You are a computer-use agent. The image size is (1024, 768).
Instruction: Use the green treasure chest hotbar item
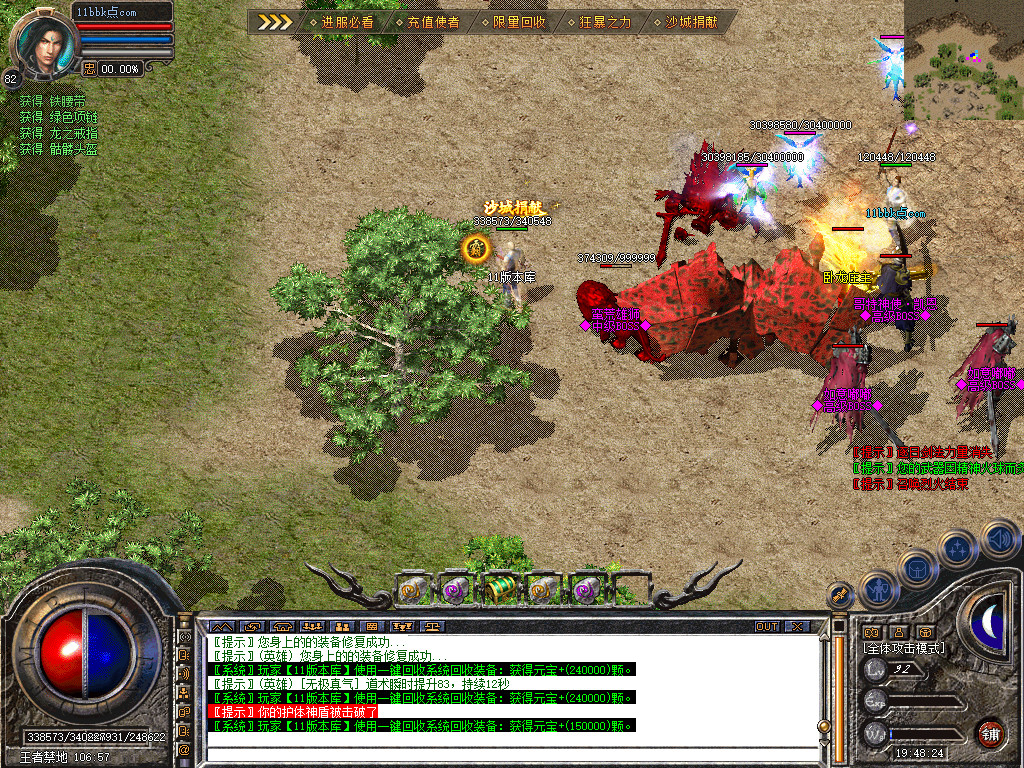(x=500, y=589)
